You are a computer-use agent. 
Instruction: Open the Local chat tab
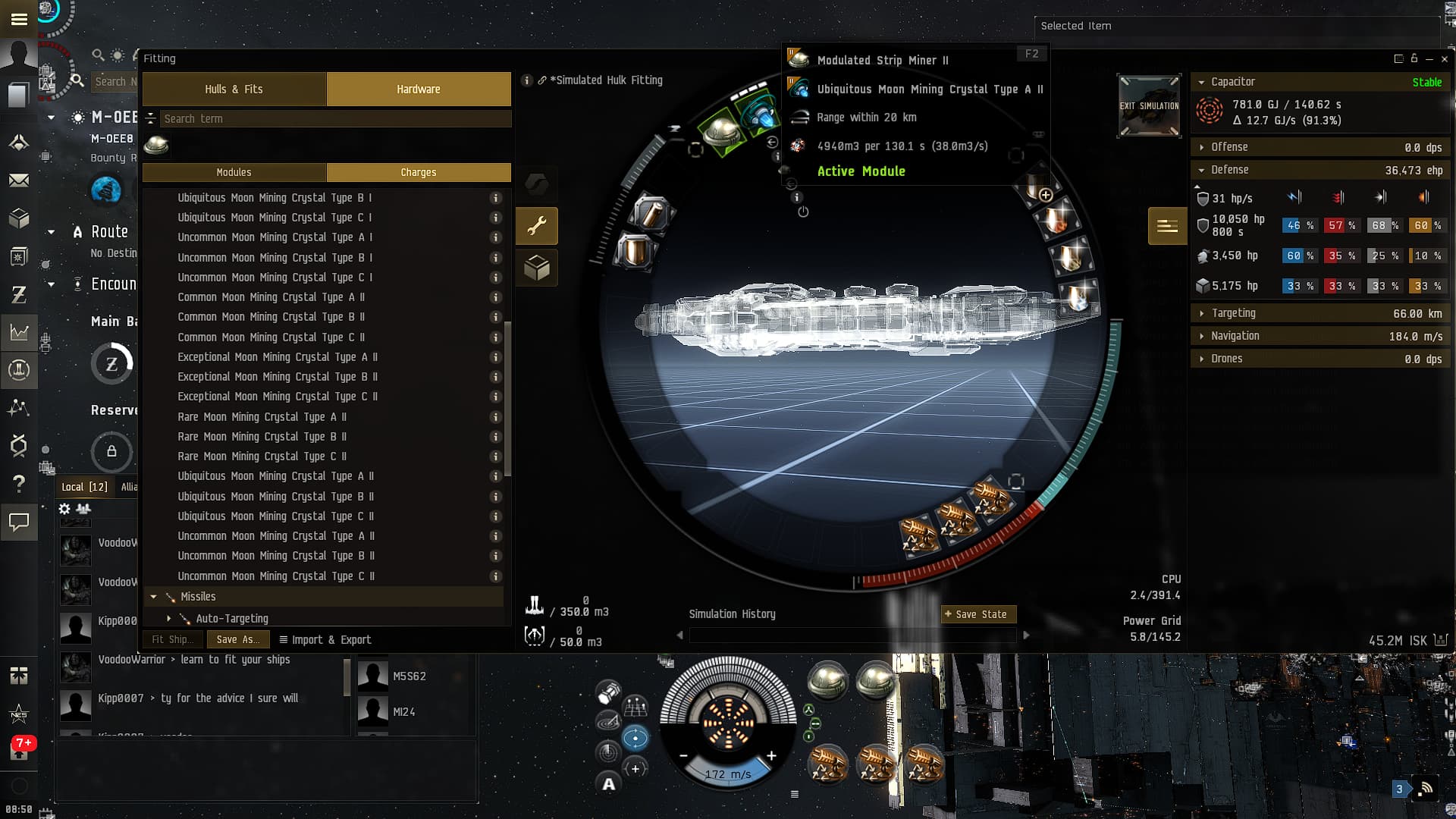[84, 487]
